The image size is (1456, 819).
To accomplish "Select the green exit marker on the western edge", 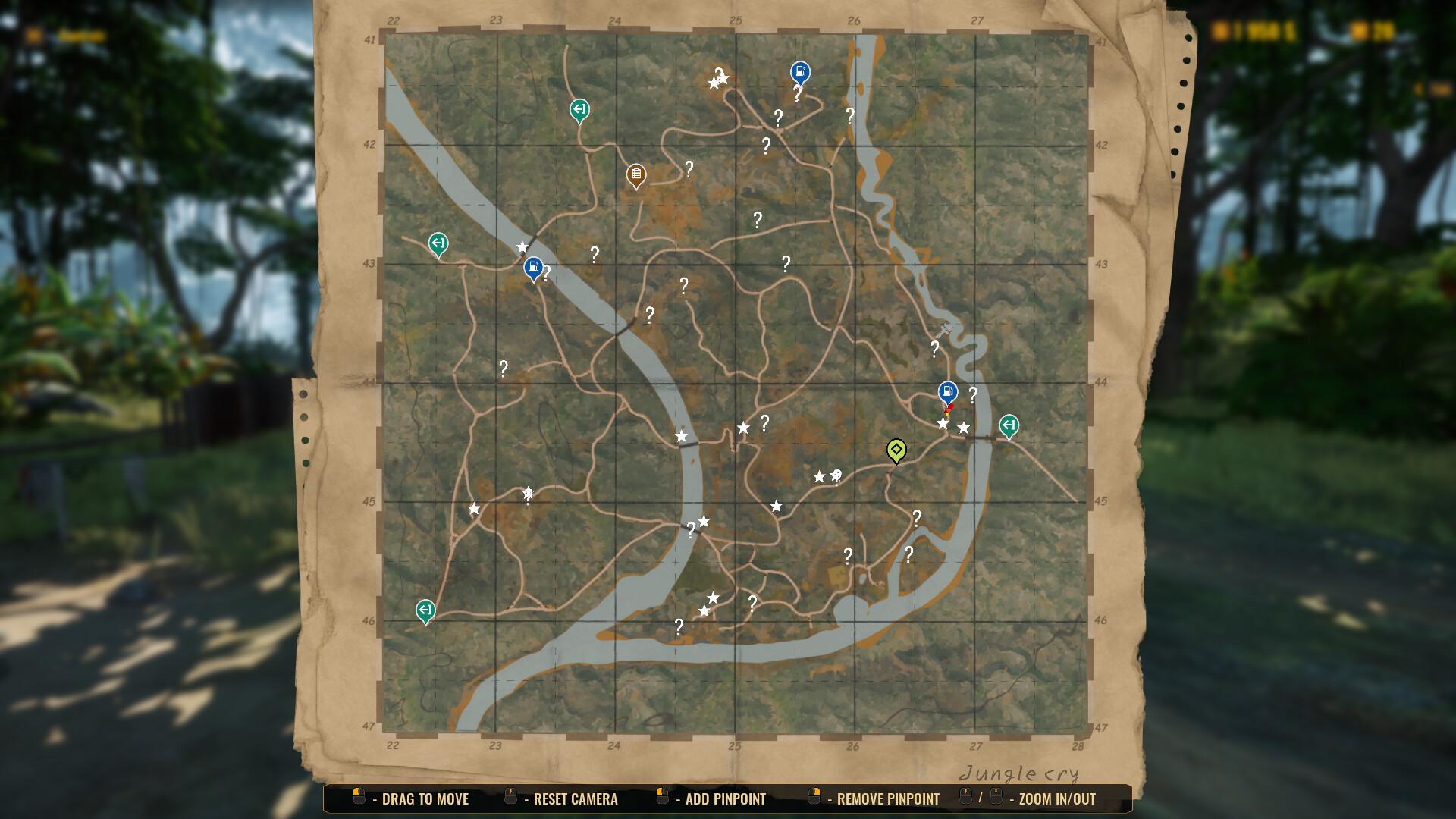I will click(437, 244).
